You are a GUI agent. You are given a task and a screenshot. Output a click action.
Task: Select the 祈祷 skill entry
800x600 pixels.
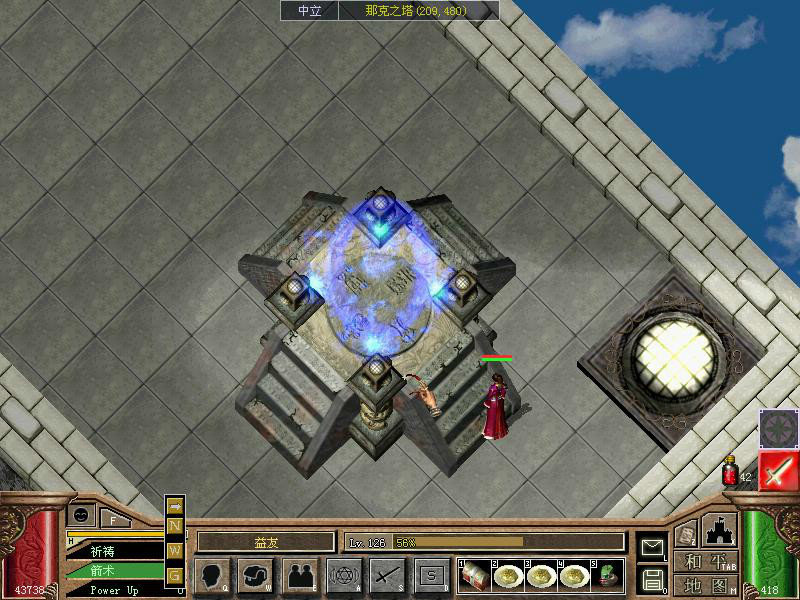pyautogui.click(x=113, y=551)
